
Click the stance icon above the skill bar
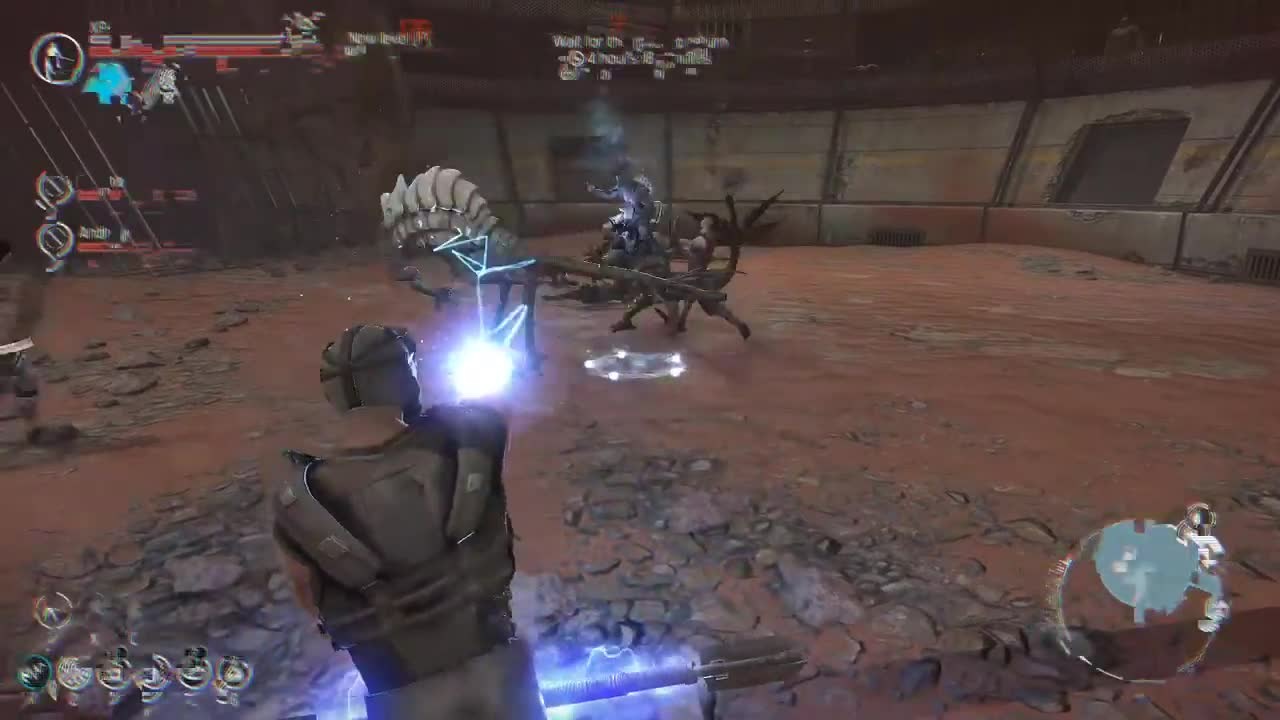(55, 612)
